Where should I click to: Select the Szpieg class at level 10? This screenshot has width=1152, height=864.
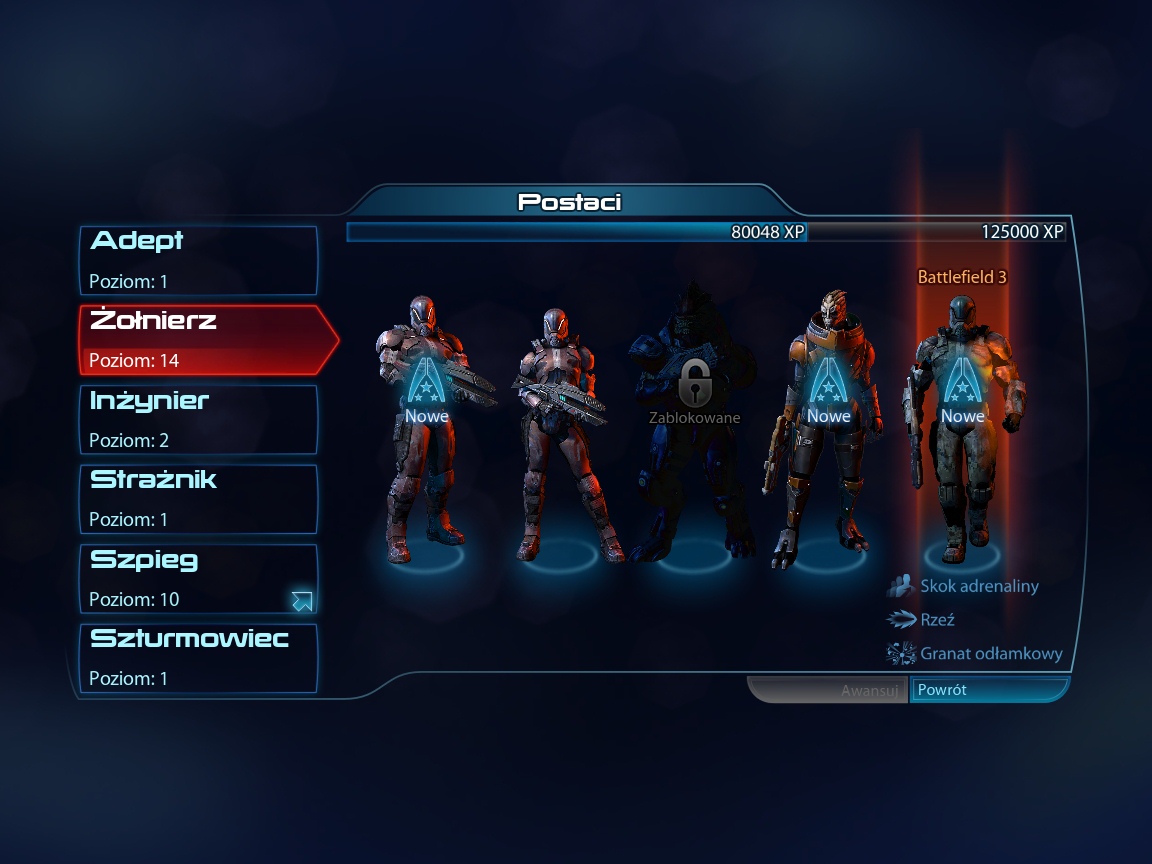pyautogui.click(x=198, y=579)
